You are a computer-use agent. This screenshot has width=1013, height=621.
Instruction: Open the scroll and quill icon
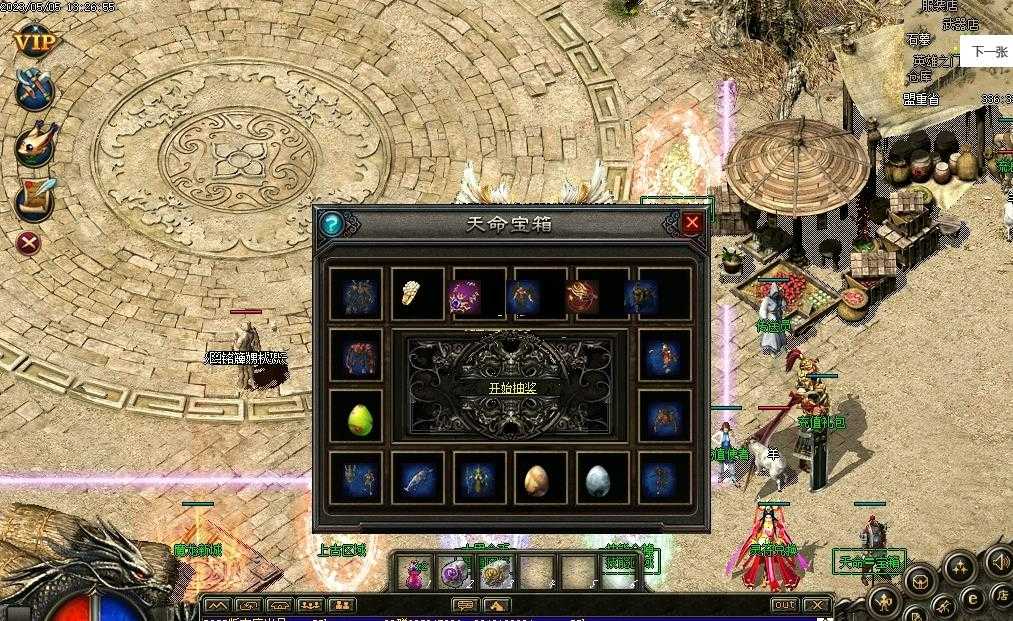(33, 198)
